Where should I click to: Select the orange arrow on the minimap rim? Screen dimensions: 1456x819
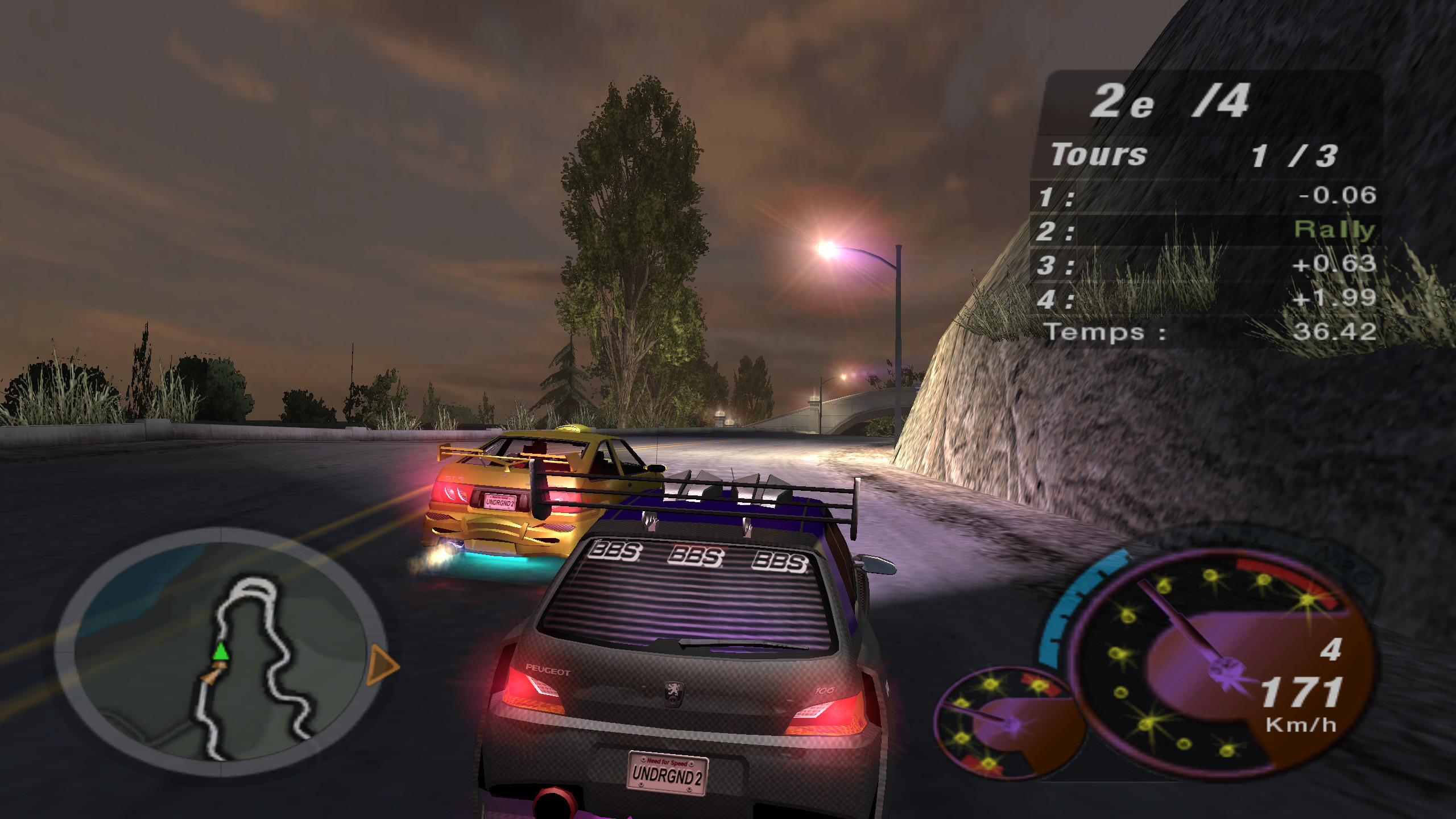[x=382, y=664]
